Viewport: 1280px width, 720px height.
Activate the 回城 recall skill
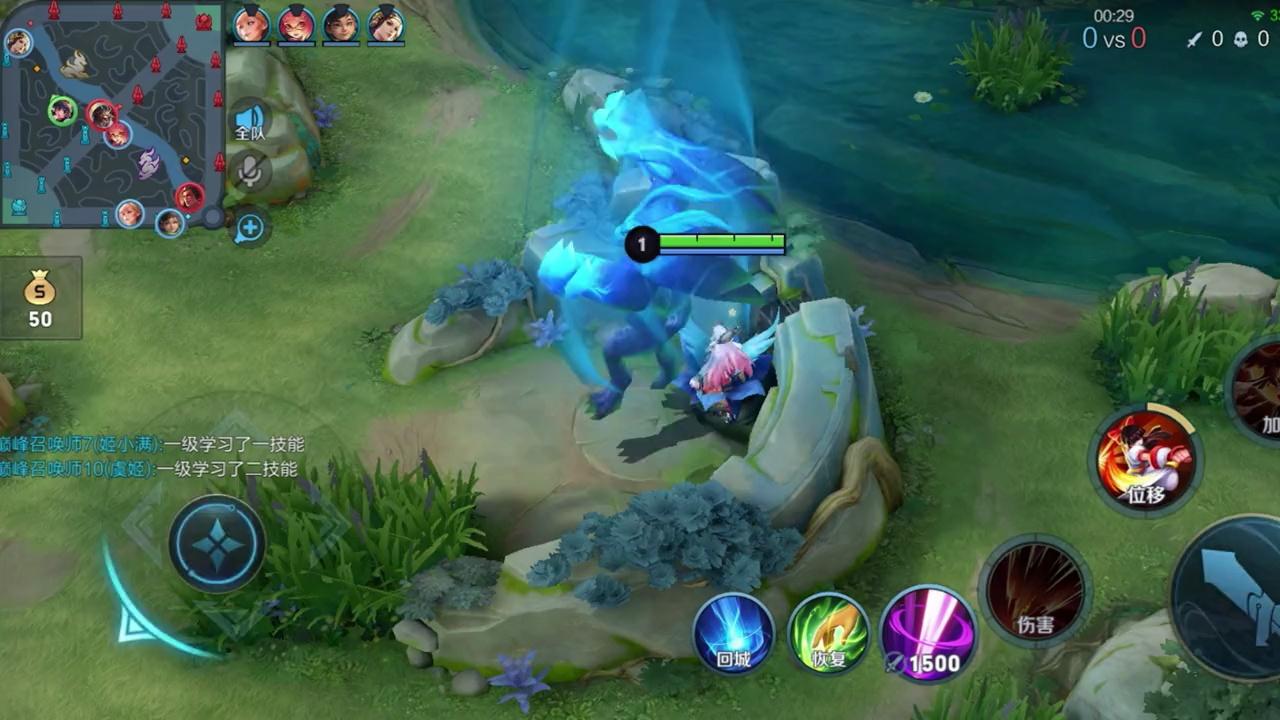(x=734, y=634)
